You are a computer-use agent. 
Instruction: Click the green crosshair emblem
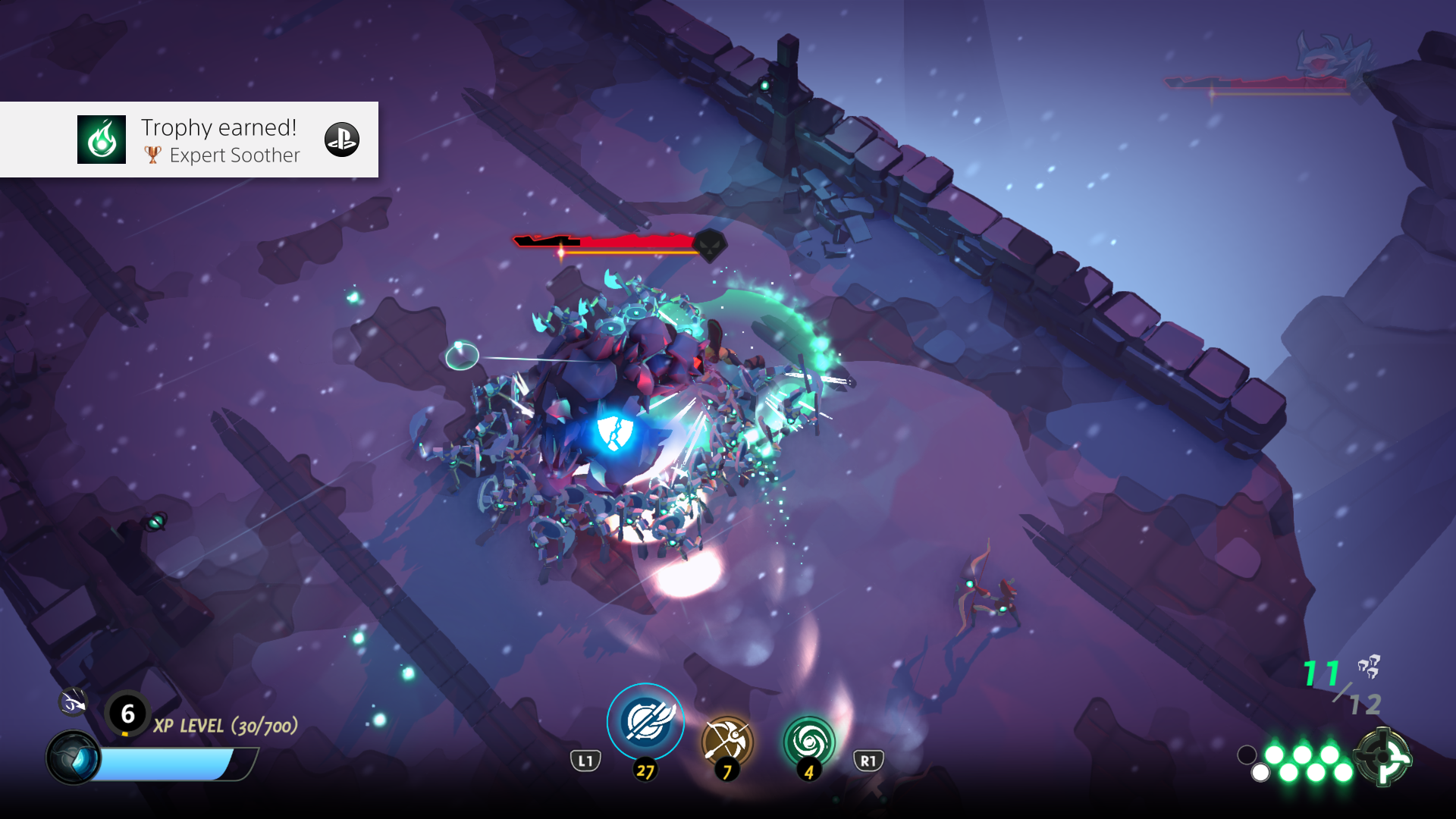[1382, 756]
